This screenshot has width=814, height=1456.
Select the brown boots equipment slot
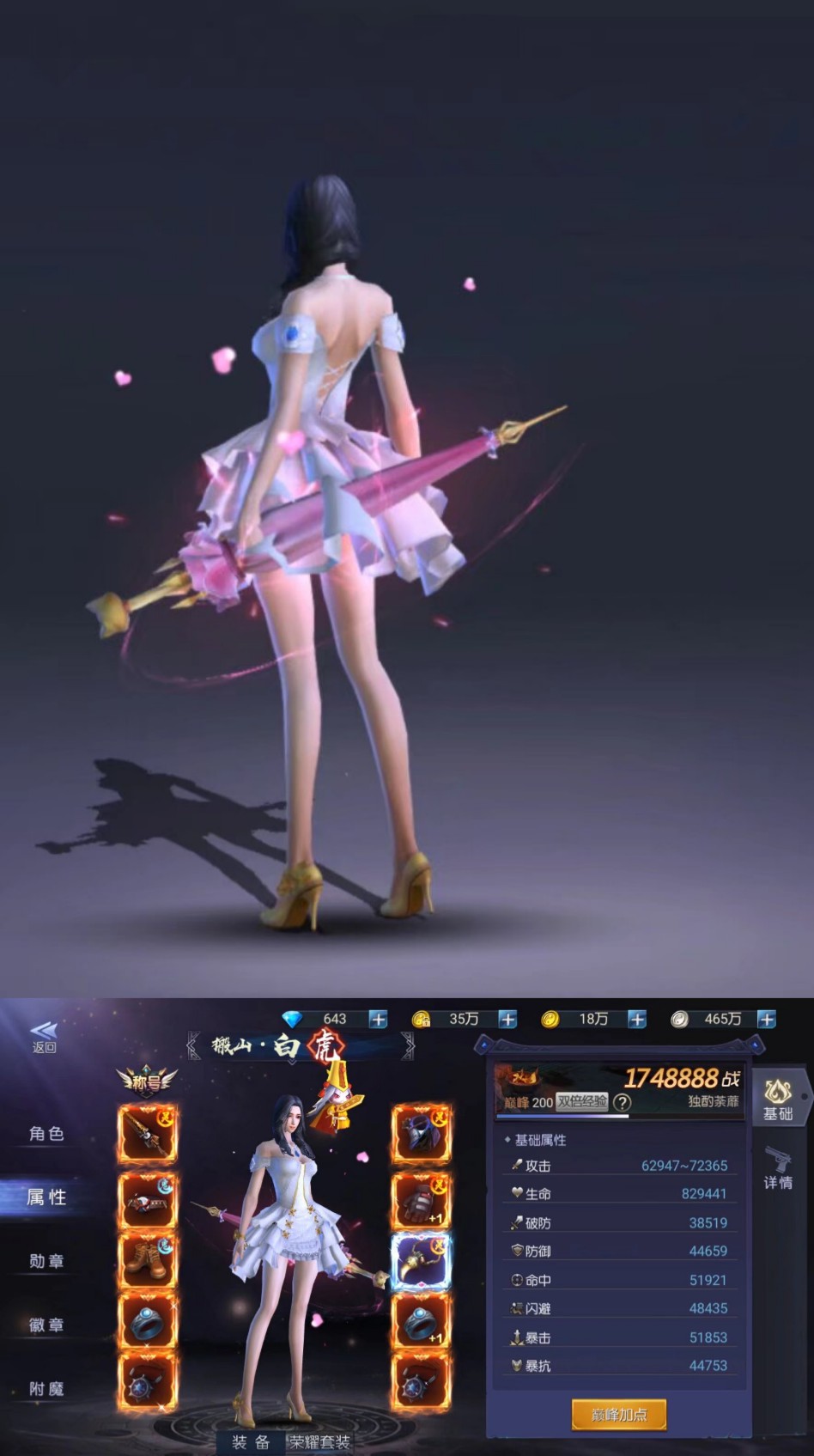[x=148, y=1262]
